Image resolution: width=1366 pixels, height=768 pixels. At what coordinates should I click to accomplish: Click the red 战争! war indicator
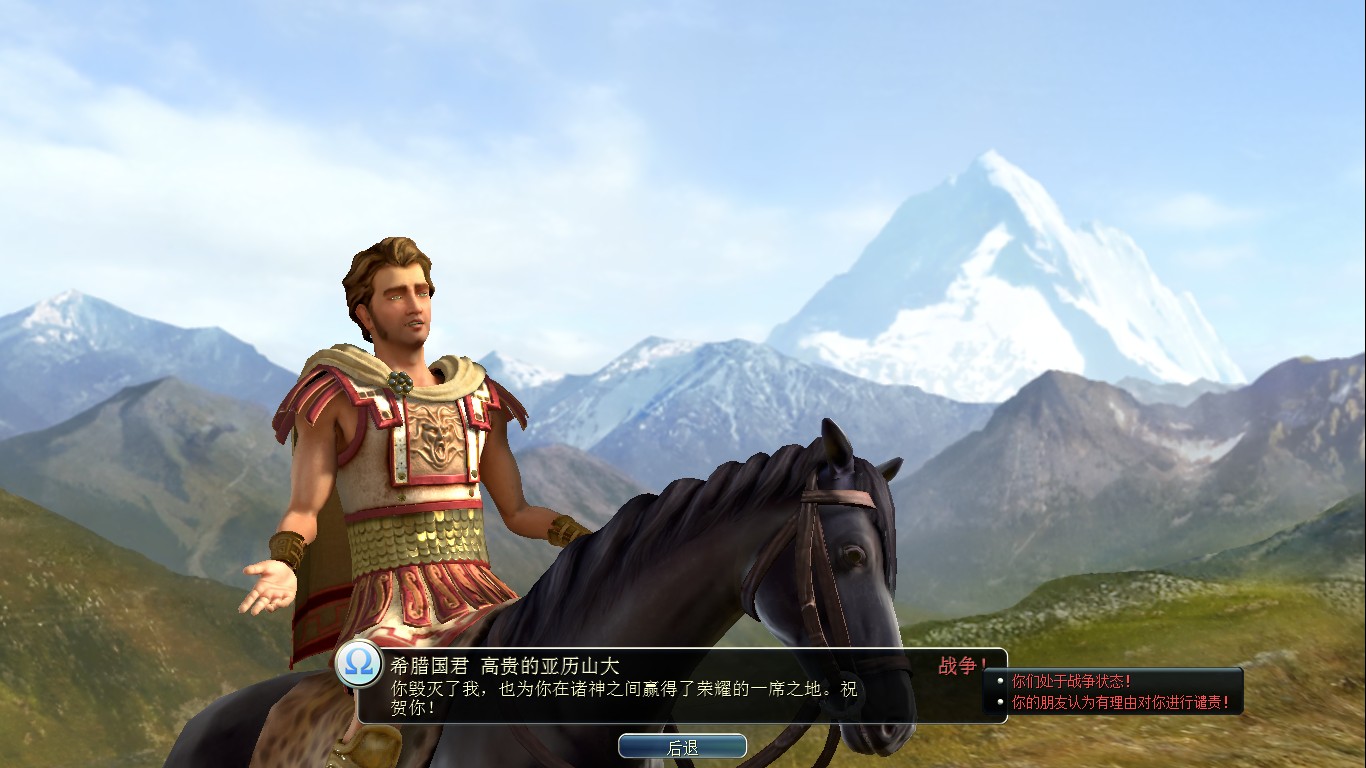point(963,665)
